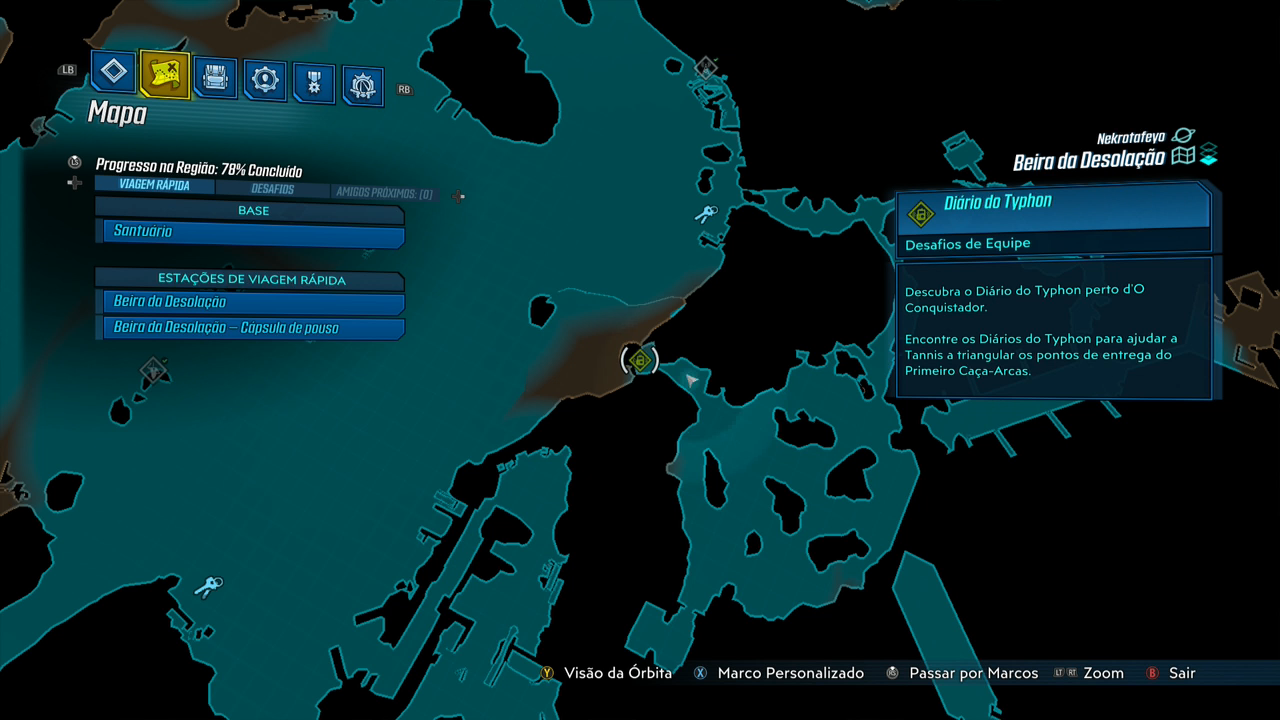Screen dimensions: 1280x720
Task: Switch to the character skills gear tab
Action: pyautogui.click(x=264, y=80)
